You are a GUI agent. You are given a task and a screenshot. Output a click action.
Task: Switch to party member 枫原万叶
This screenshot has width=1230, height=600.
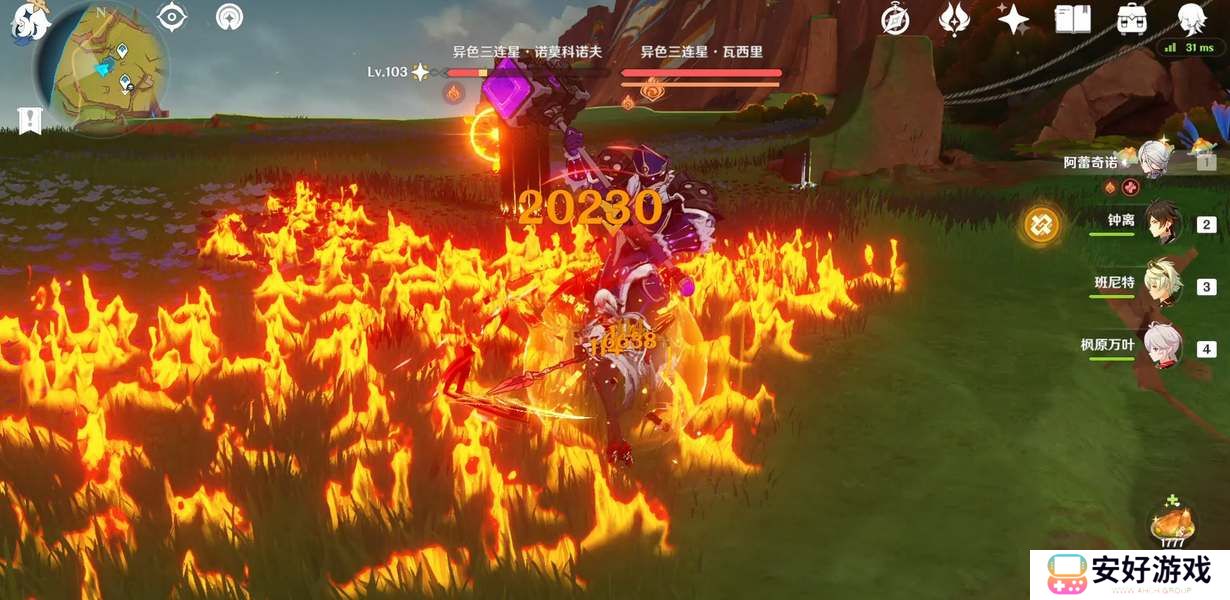pyautogui.click(x=1163, y=346)
